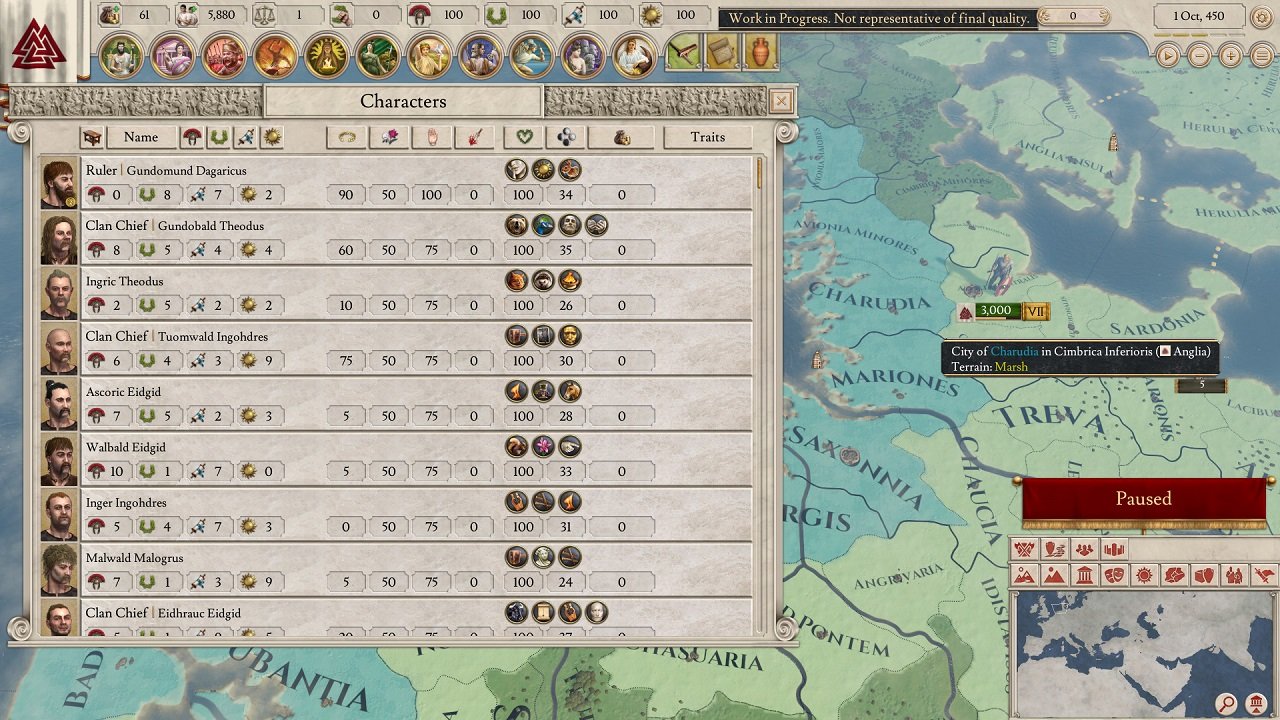1280x720 pixels.
Task: Sort characters by the martial helmet column
Action: click(x=193, y=137)
